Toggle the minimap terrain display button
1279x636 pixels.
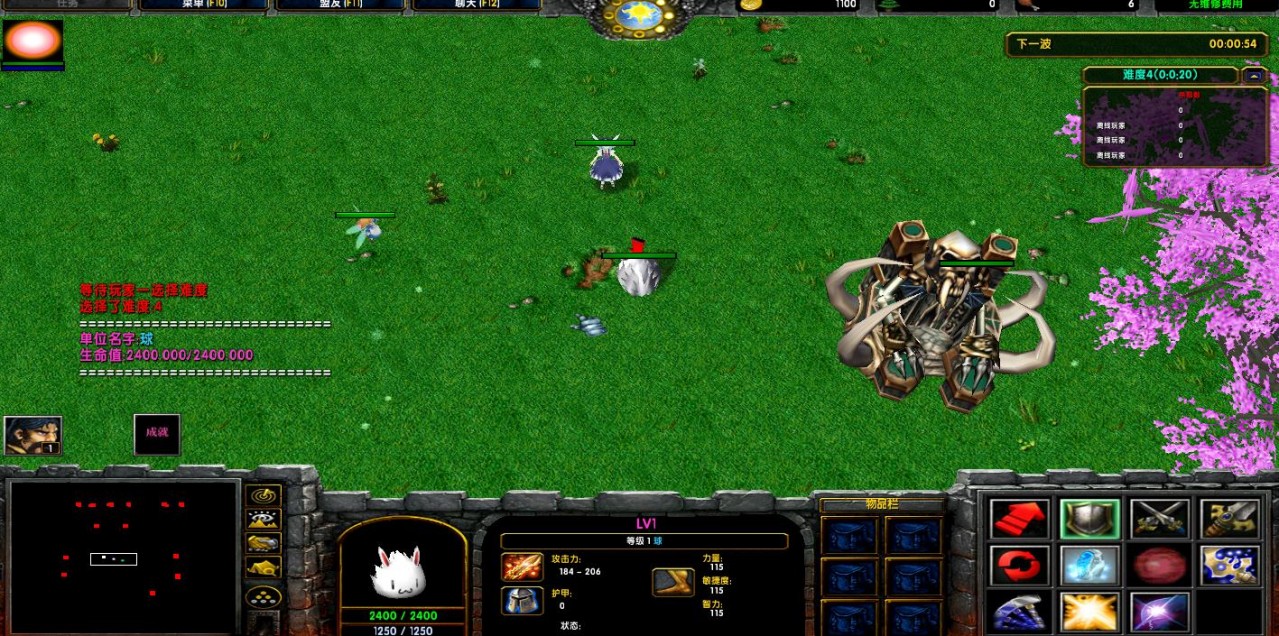point(263,519)
